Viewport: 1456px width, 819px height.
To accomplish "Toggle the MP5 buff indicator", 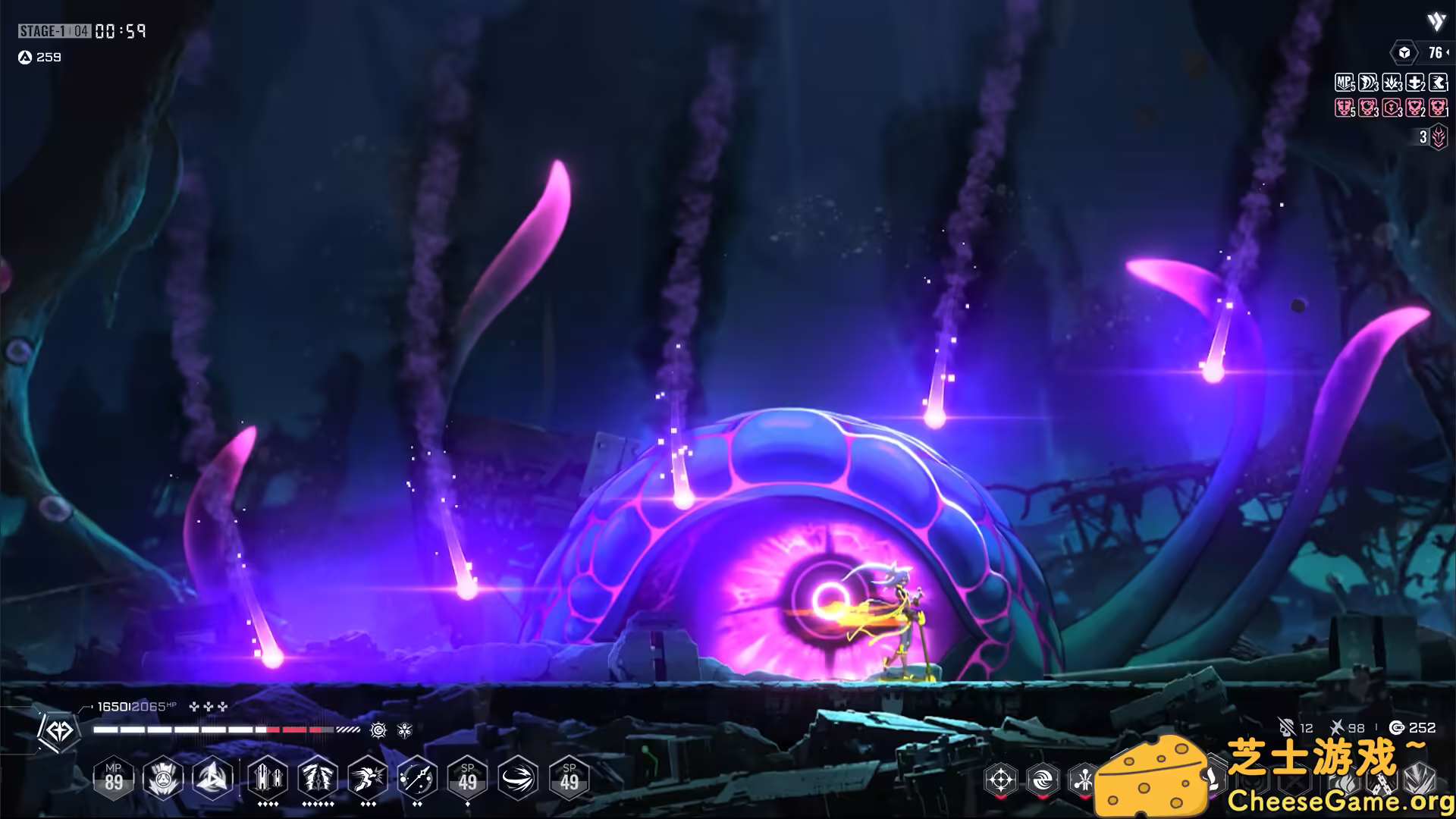I will click(1343, 82).
